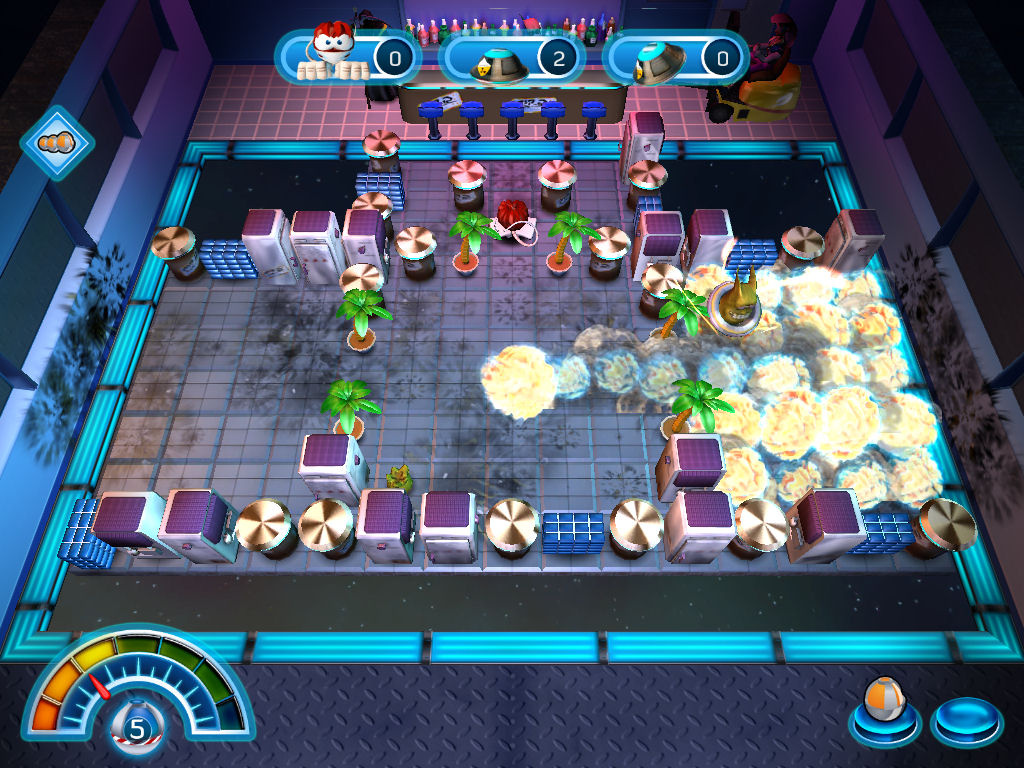Hit the empty blue round button
The image size is (1024, 768).
point(965,718)
